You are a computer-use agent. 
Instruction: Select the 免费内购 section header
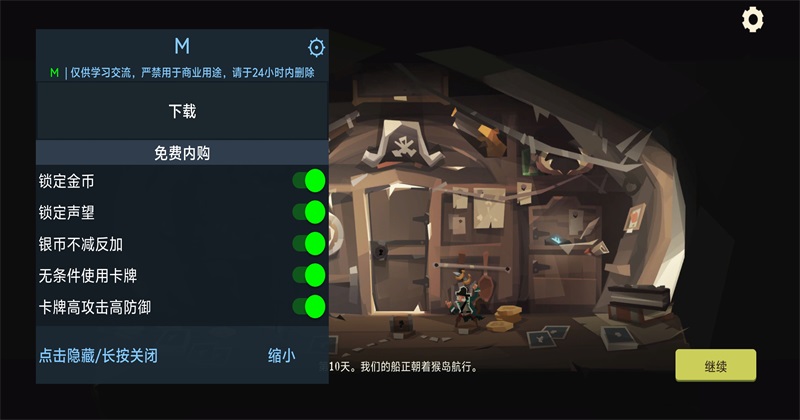182,153
